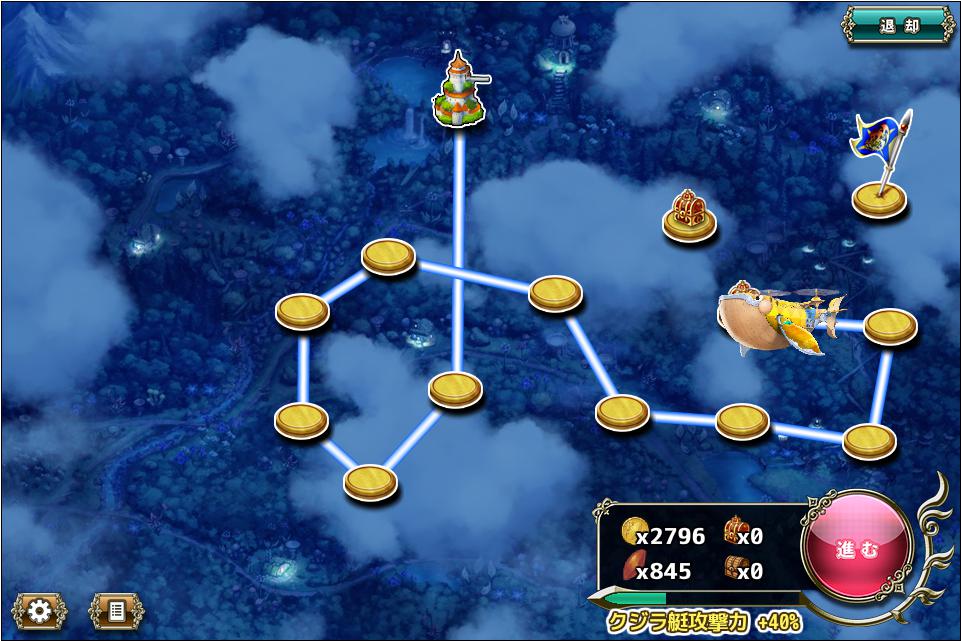Screen dimensions: 961x641
Task: Open the document log icon
Action: (116, 610)
